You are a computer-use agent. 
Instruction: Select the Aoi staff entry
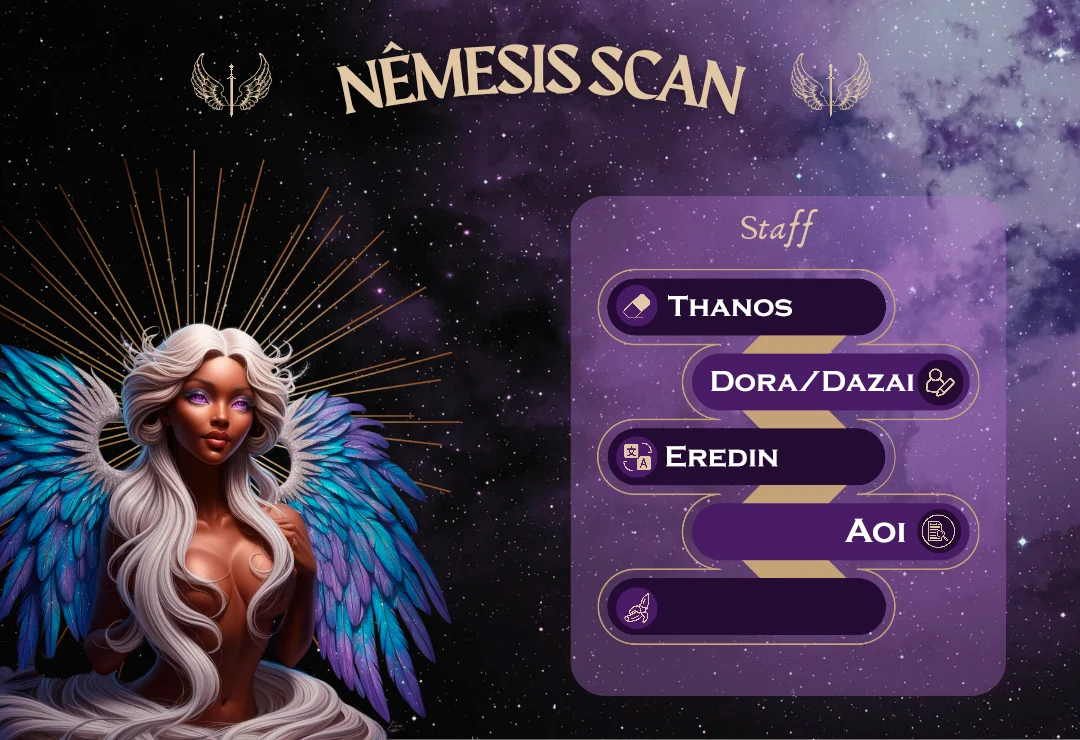[830, 531]
